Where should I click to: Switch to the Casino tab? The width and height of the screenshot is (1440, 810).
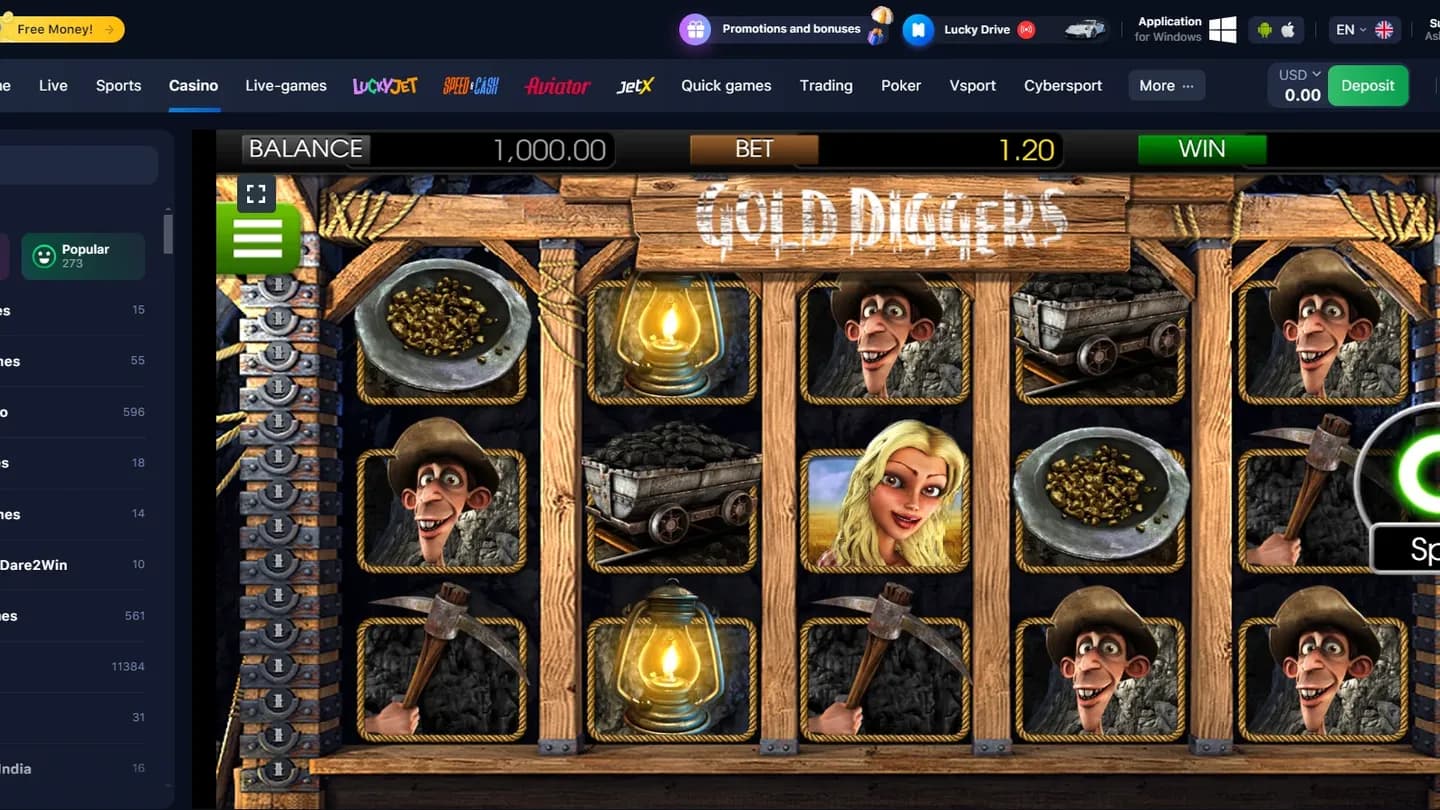pos(193,85)
